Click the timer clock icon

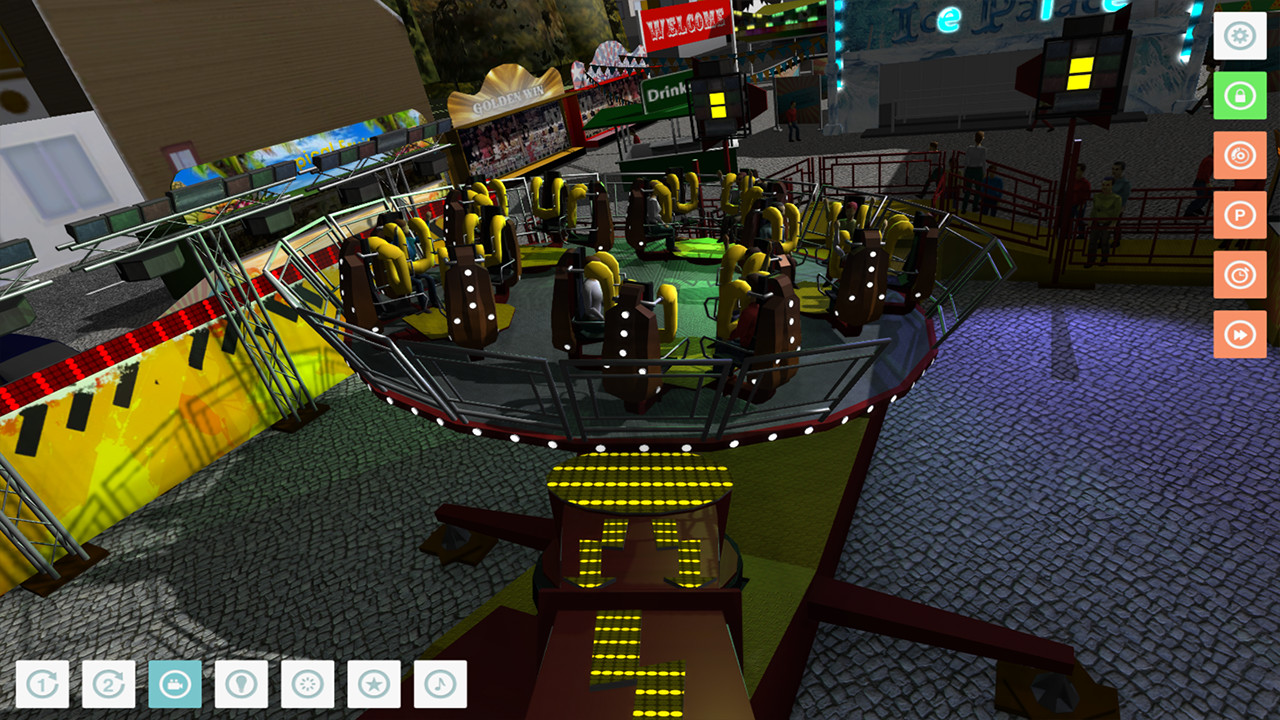click(x=1240, y=275)
